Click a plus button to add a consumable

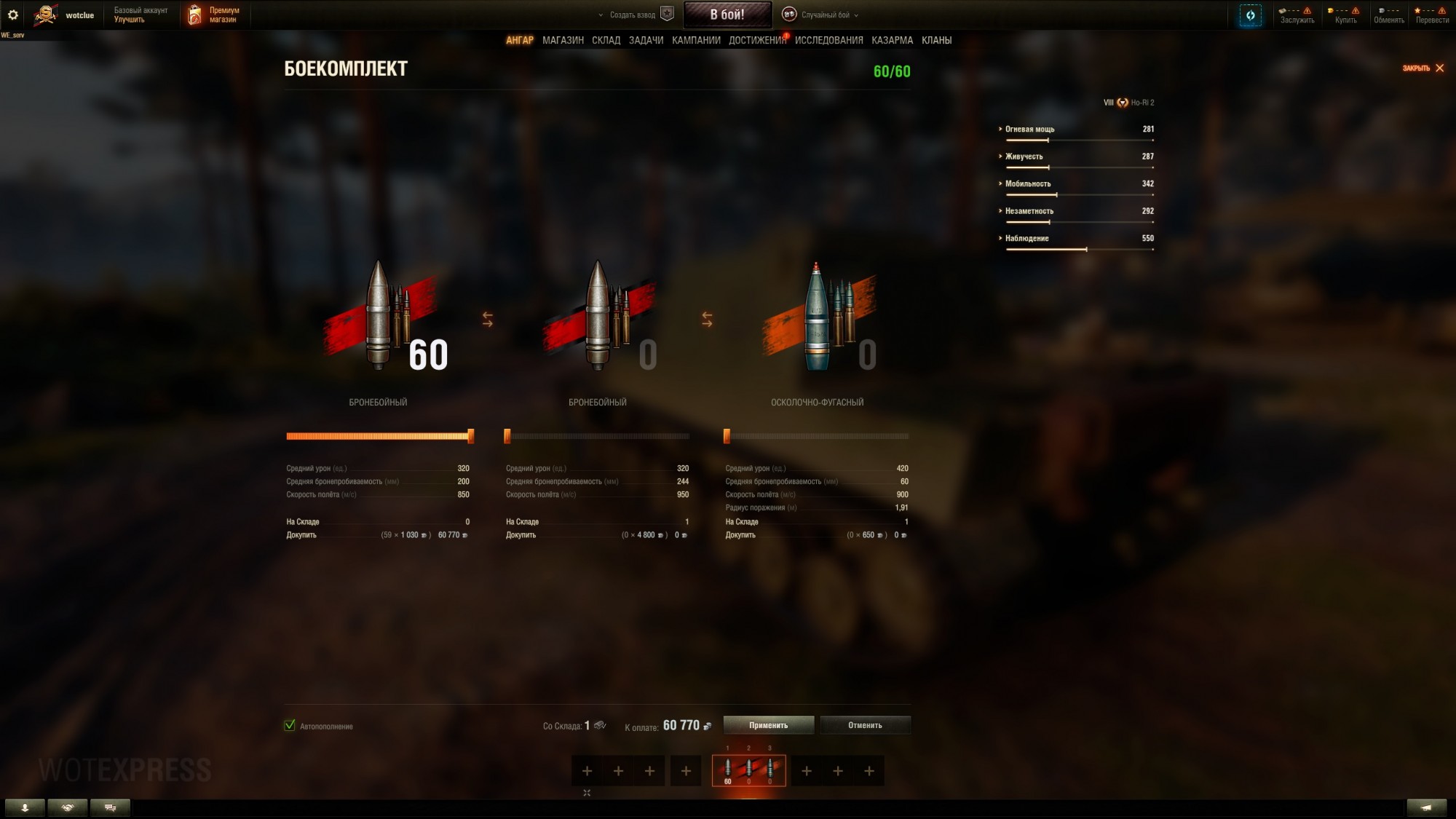[806, 770]
